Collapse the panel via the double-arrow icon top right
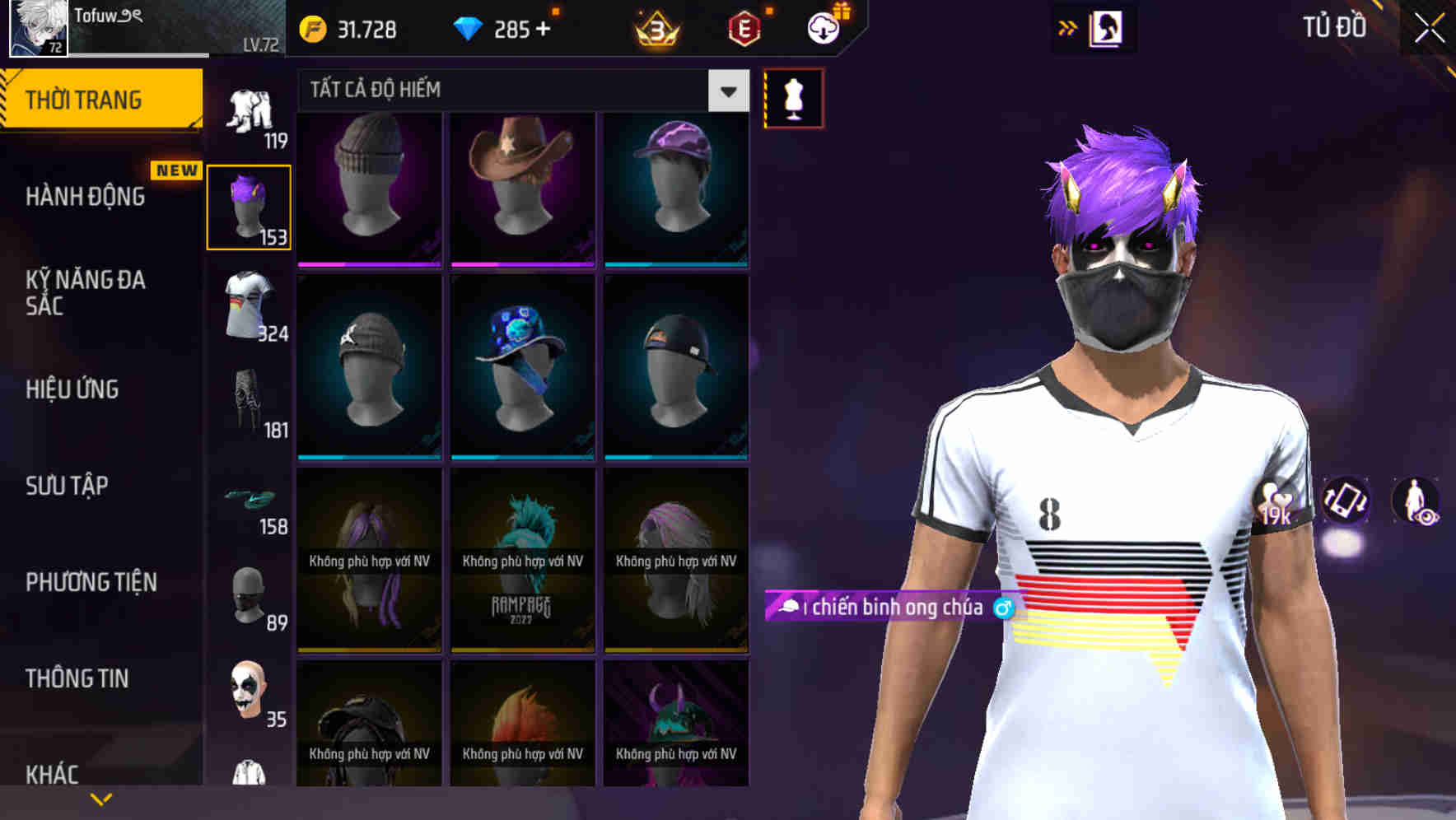 click(1068, 26)
